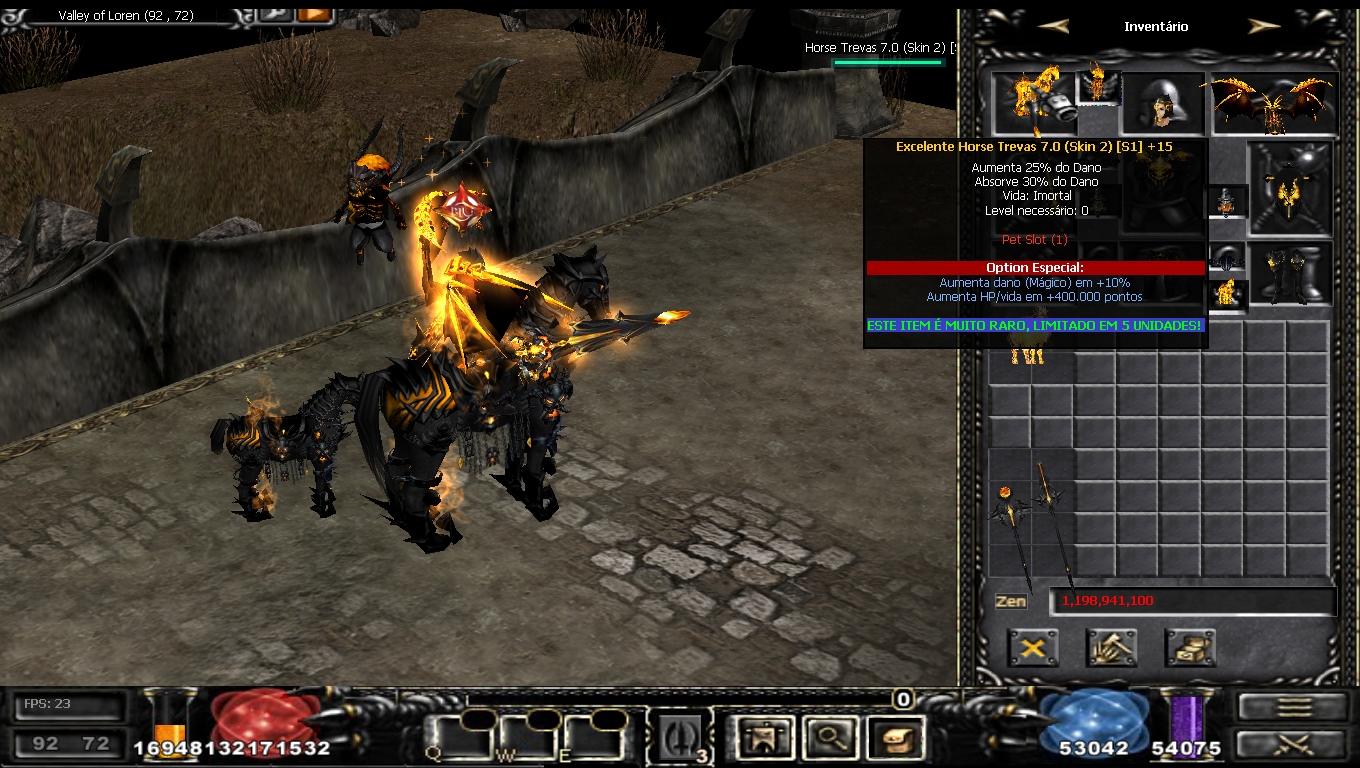Open the treasure chest store button
Image resolution: width=1360 pixels, height=768 pixels.
click(x=1190, y=648)
